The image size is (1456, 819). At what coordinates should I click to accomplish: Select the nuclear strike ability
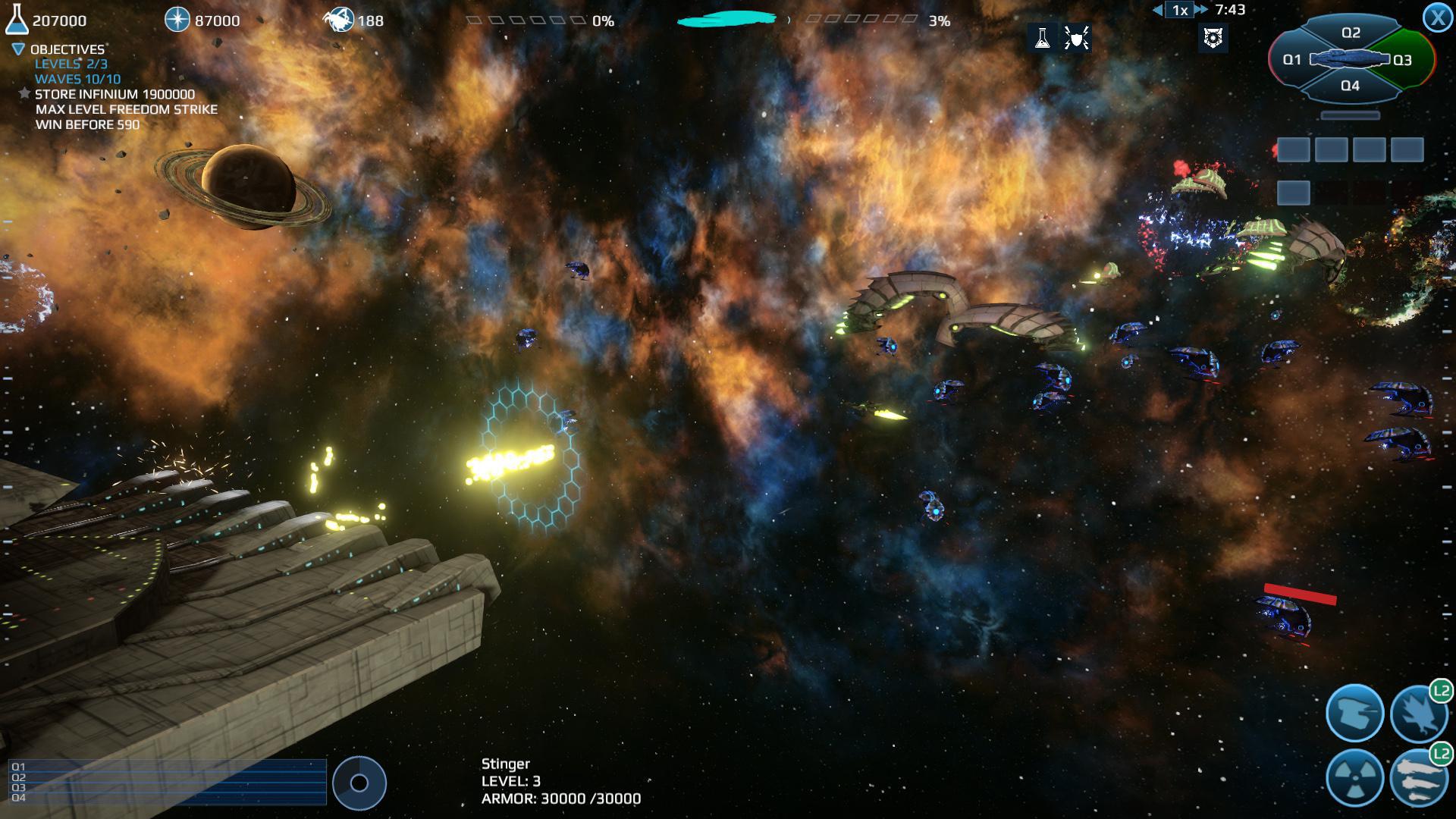[x=1354, y=778]
